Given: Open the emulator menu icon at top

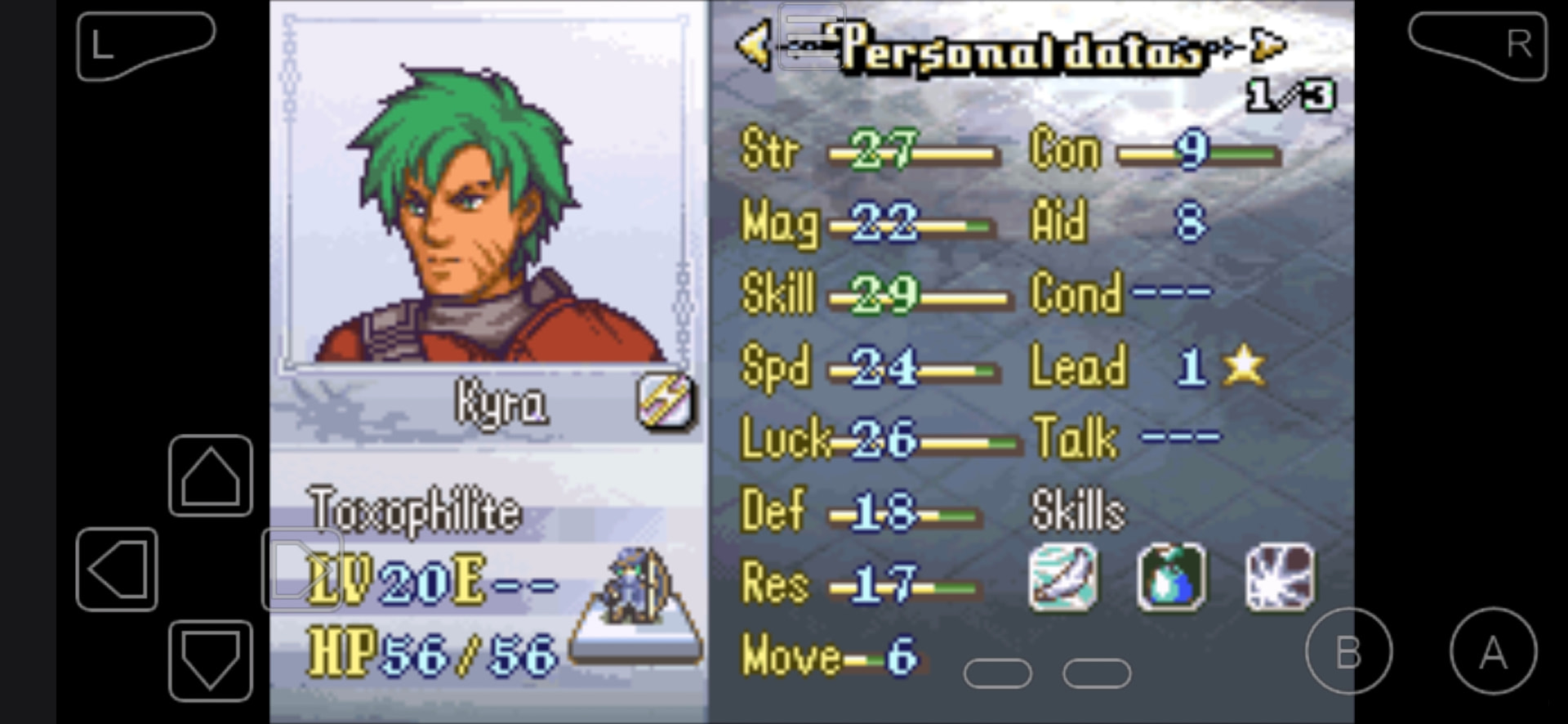Looking at the screenshot, I should 811,34.
